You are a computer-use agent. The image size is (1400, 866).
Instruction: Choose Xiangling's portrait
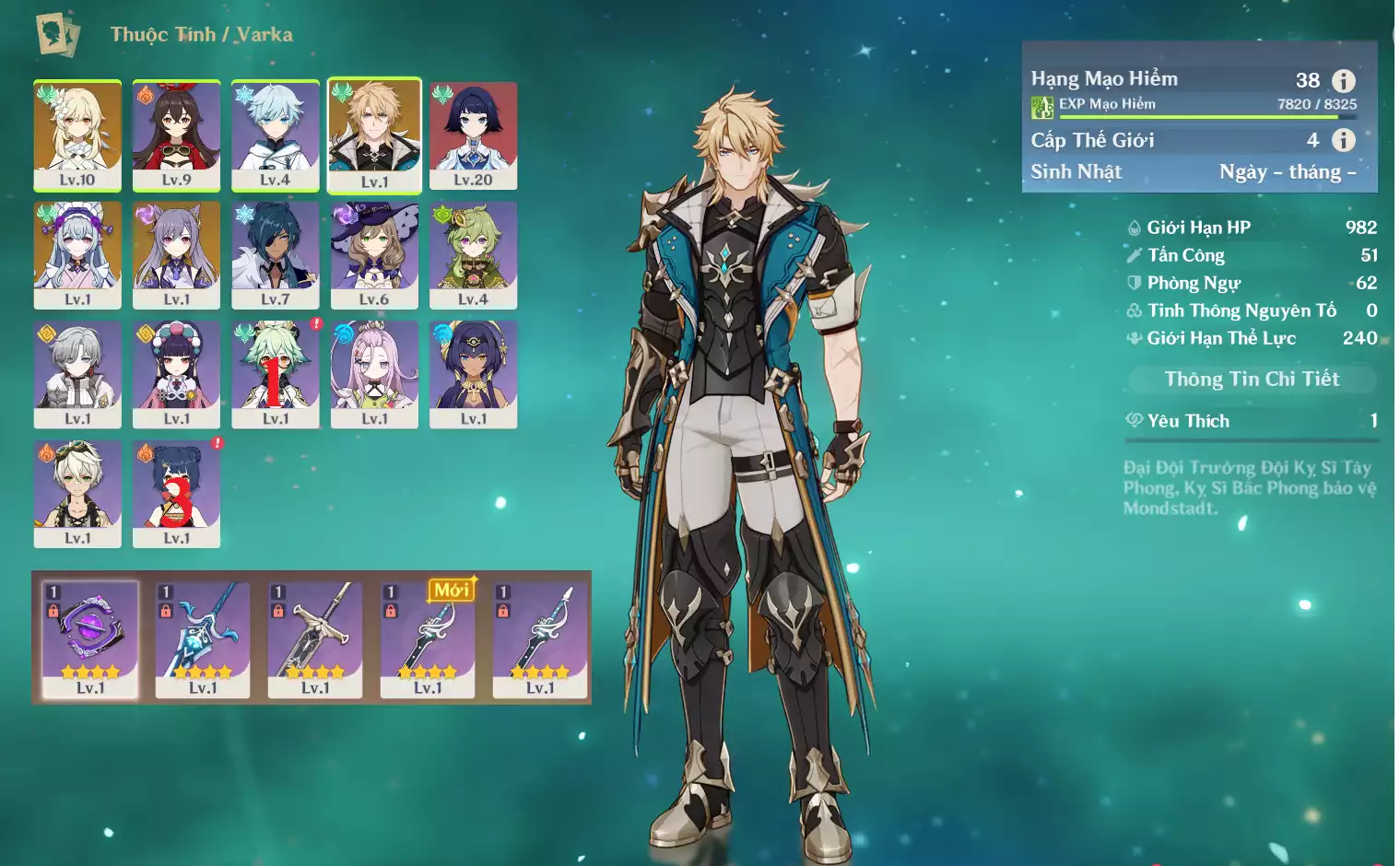coord(176,494)
